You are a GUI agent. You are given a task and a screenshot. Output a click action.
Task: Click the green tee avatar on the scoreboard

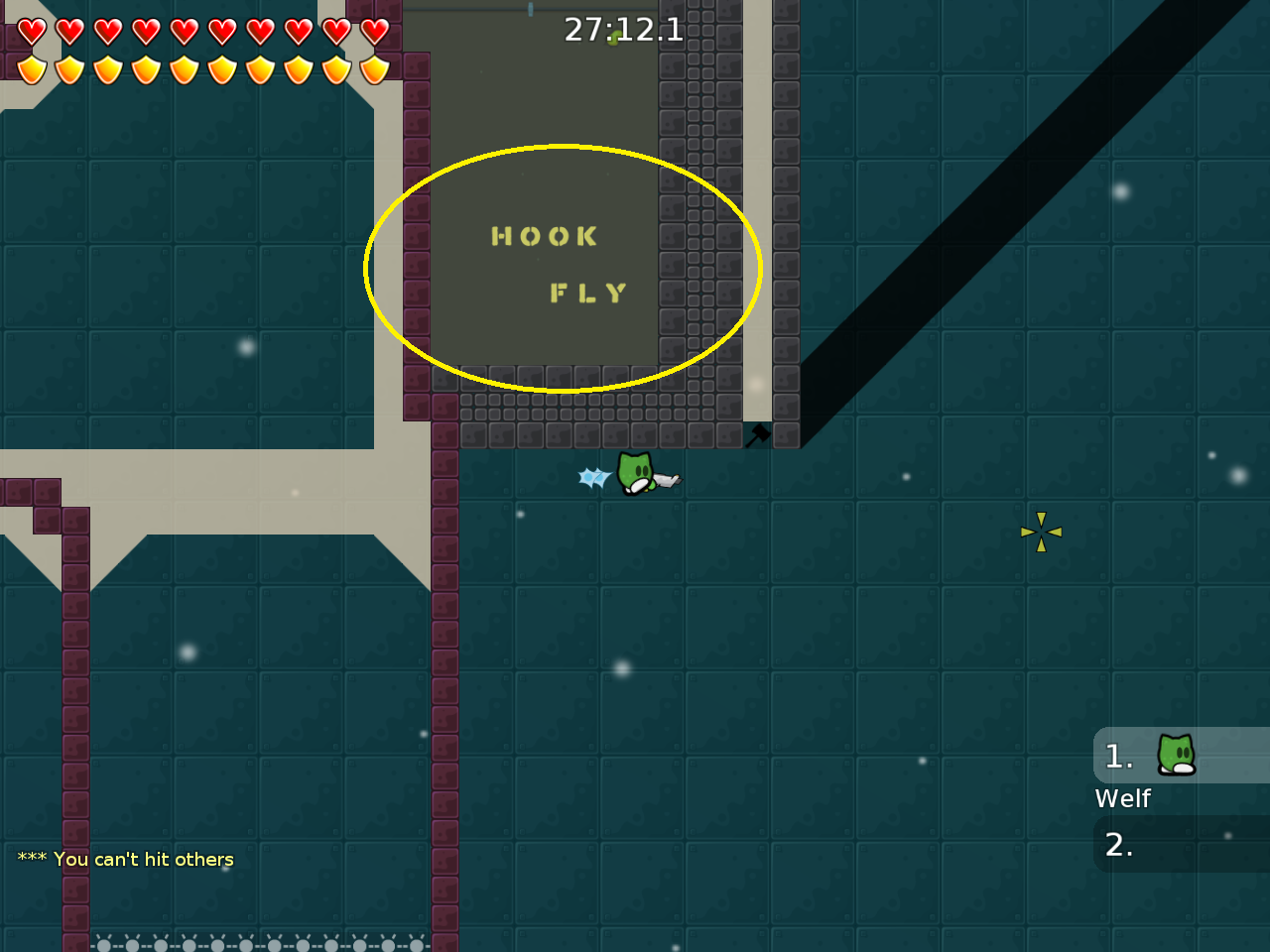pyautogui.click(x=1174, y=755)
